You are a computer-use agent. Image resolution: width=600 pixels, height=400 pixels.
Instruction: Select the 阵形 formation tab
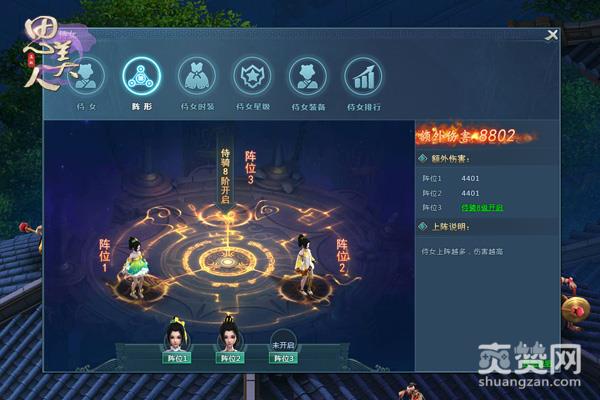[x=141, y=75]
